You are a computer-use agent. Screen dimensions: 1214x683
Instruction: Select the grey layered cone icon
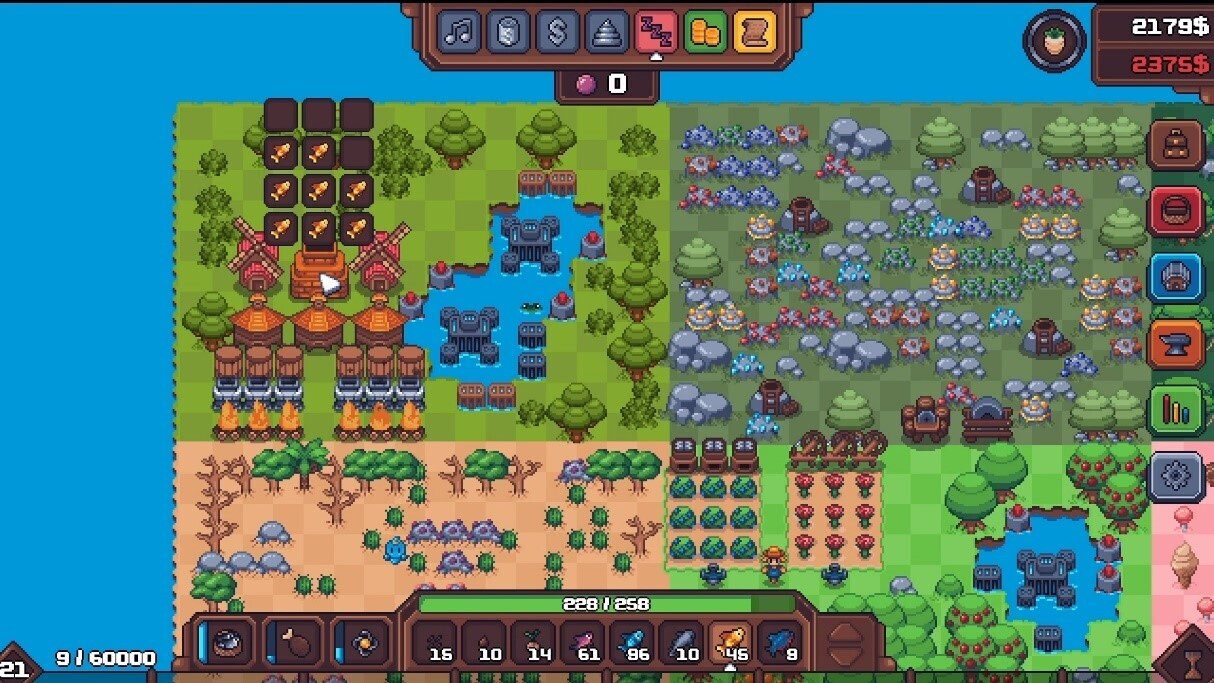[x=607, y=33]
